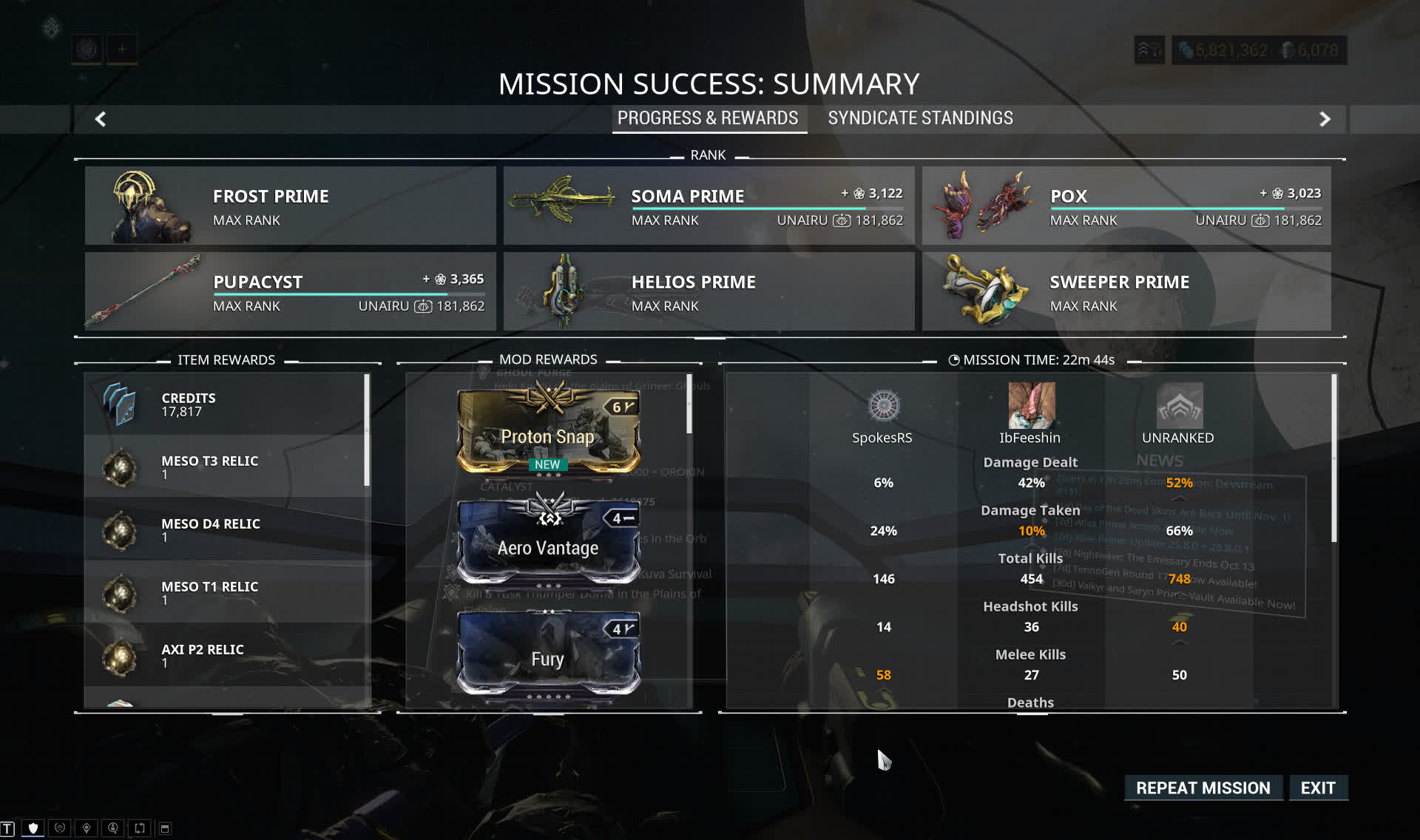Select the Frost Prime rank card
The image size is (1420, 840).
290,206
